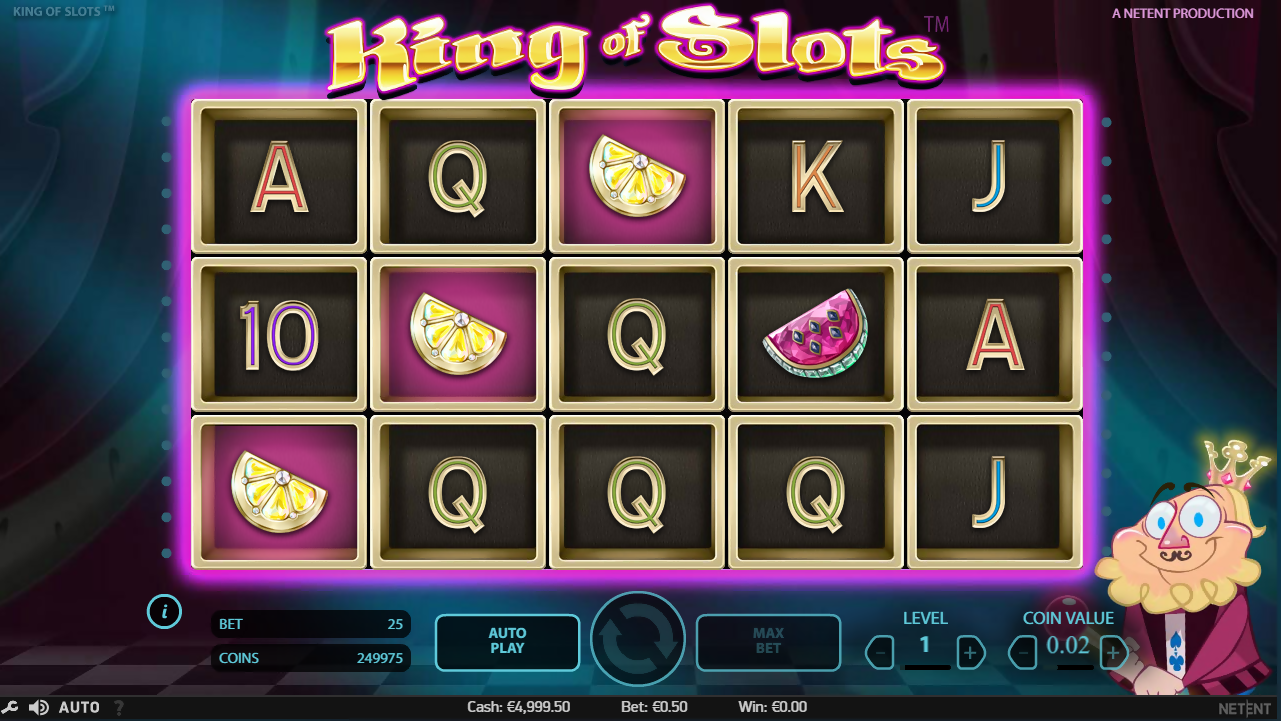Place the Max Bet
Viewport: 1281px width, 721px height.
(768, 641)
